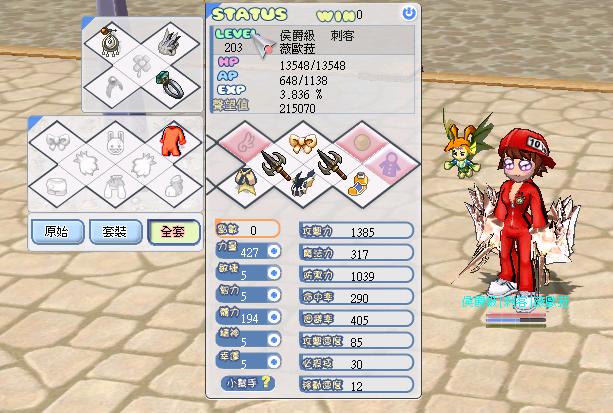Add a point to 精神 stat

pyautogui.click(x=274, y=340)
